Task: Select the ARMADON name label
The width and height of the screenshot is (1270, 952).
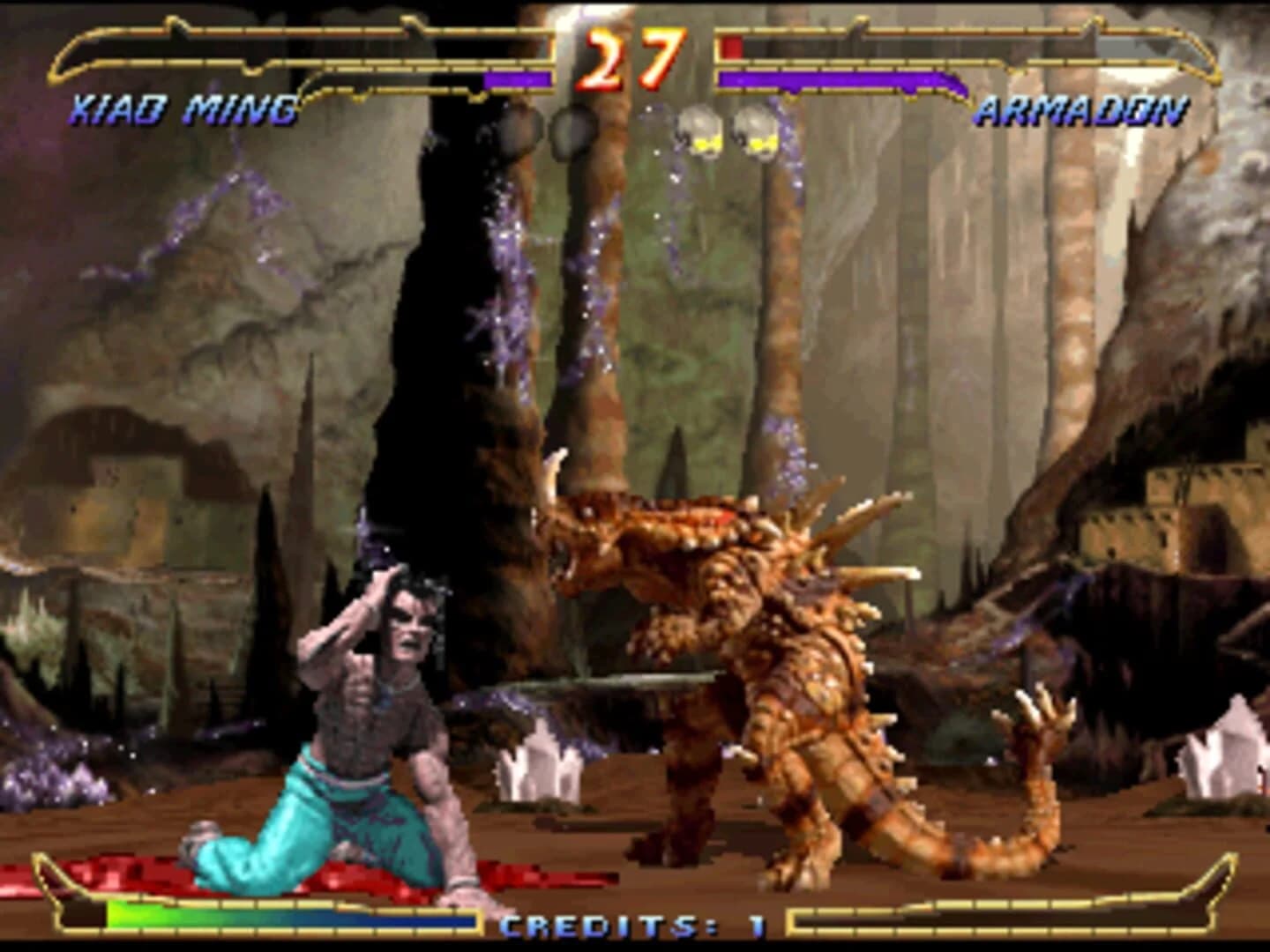Action: [x=1082, y=110]
